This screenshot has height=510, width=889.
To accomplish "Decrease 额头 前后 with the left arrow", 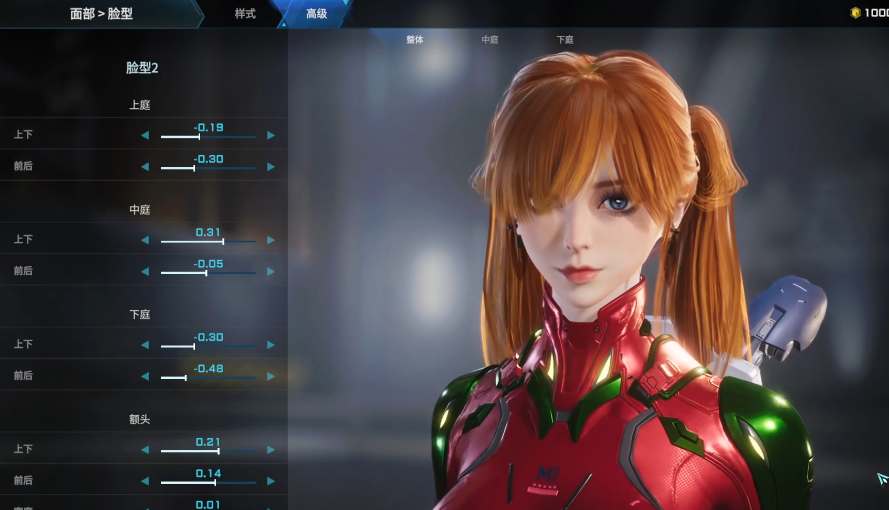I will point(145,482).
